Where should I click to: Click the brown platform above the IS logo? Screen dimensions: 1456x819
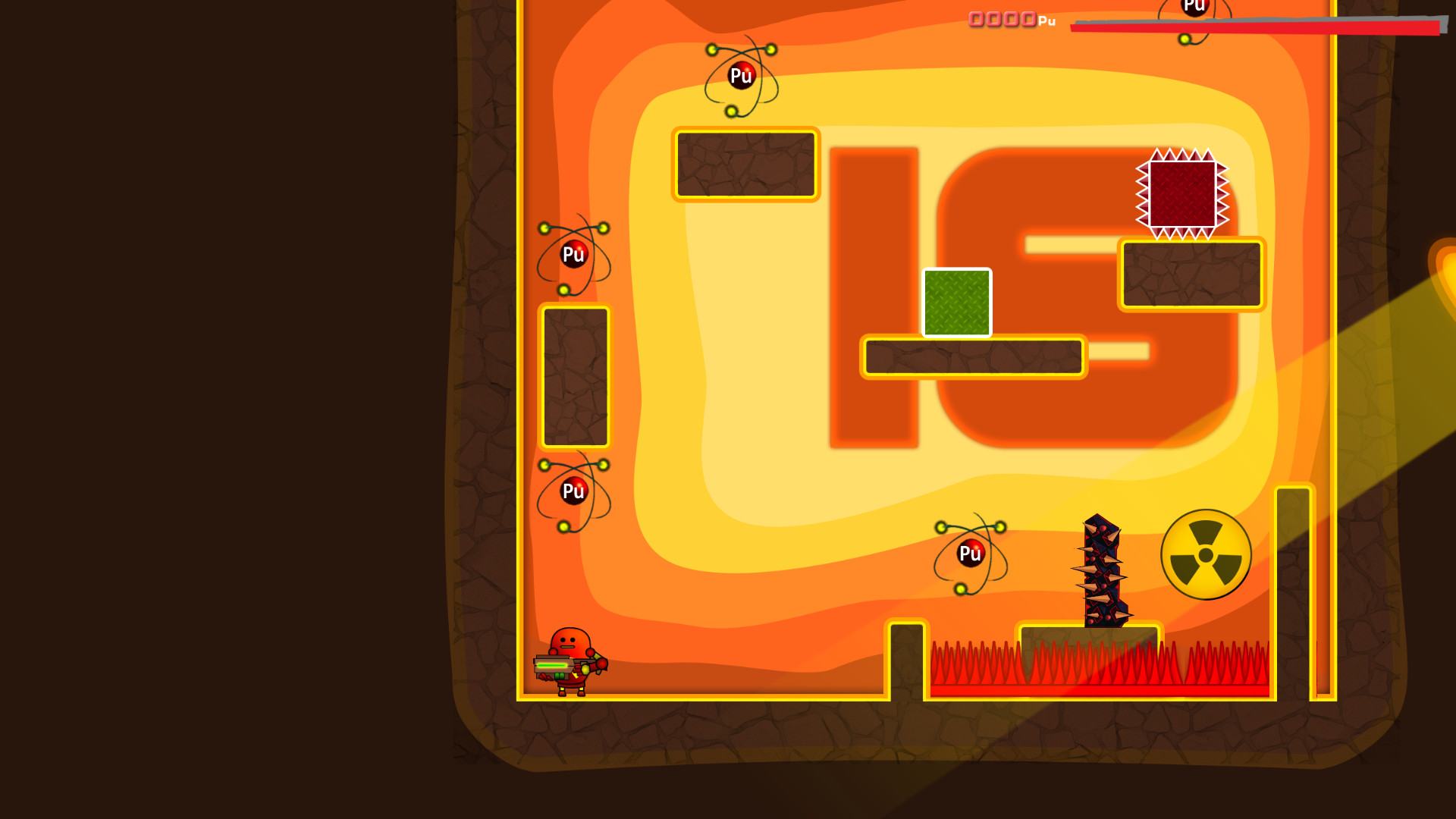pos(745,165)
